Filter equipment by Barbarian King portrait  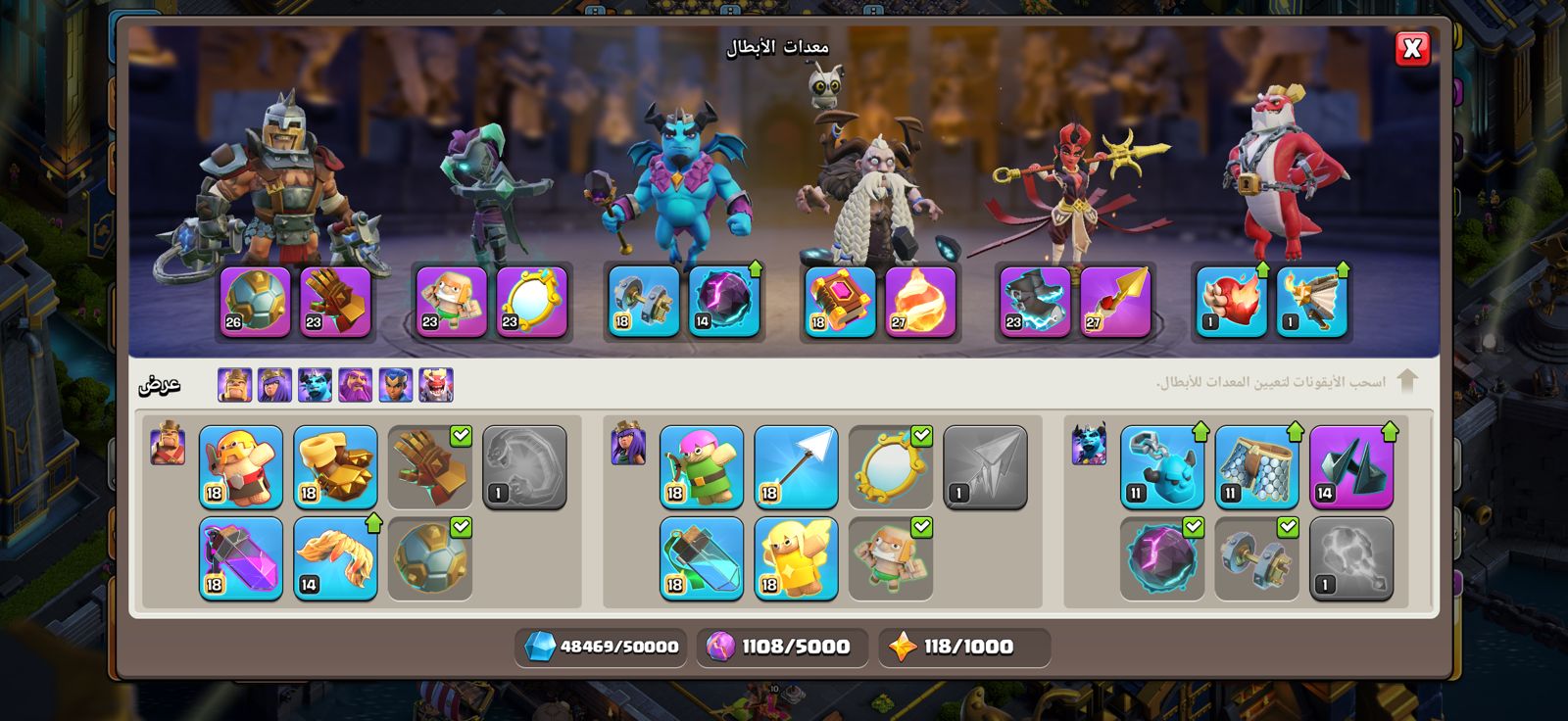[235, 385]
